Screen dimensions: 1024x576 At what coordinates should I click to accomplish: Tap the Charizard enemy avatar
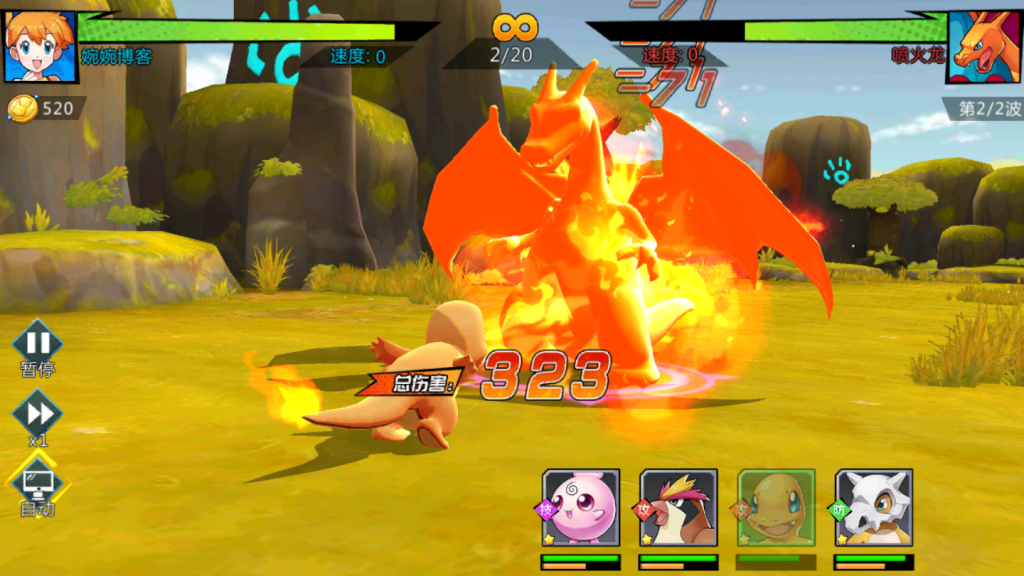[984, 46]
